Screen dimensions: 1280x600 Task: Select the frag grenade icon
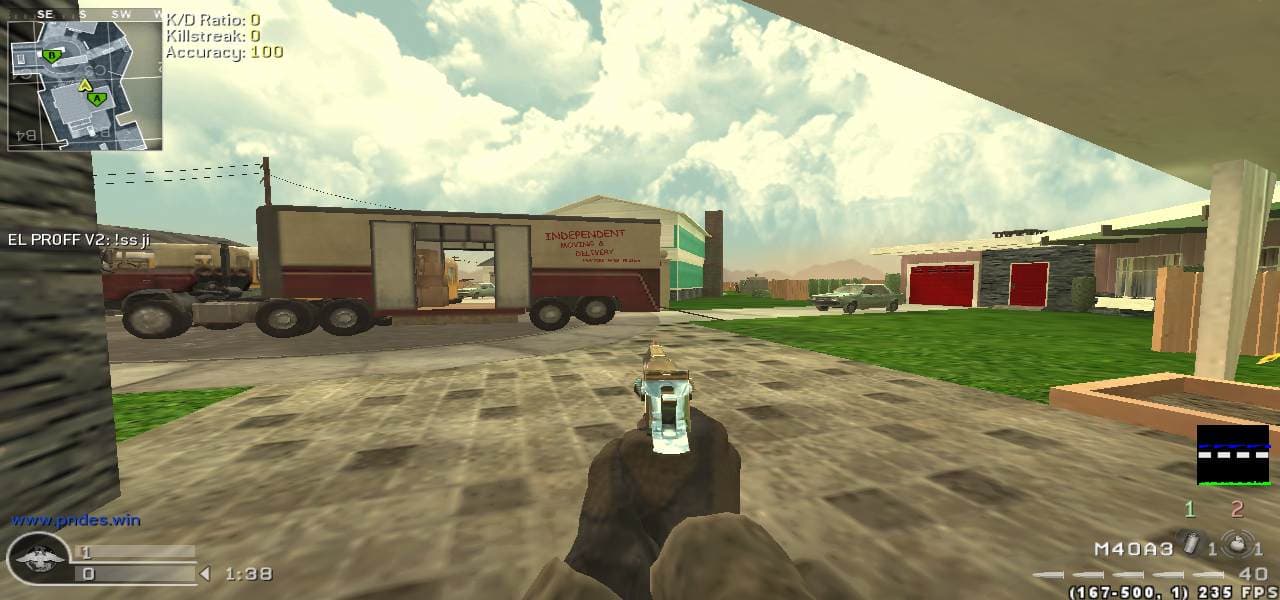pyautogui.click(x=1238, y=546)
